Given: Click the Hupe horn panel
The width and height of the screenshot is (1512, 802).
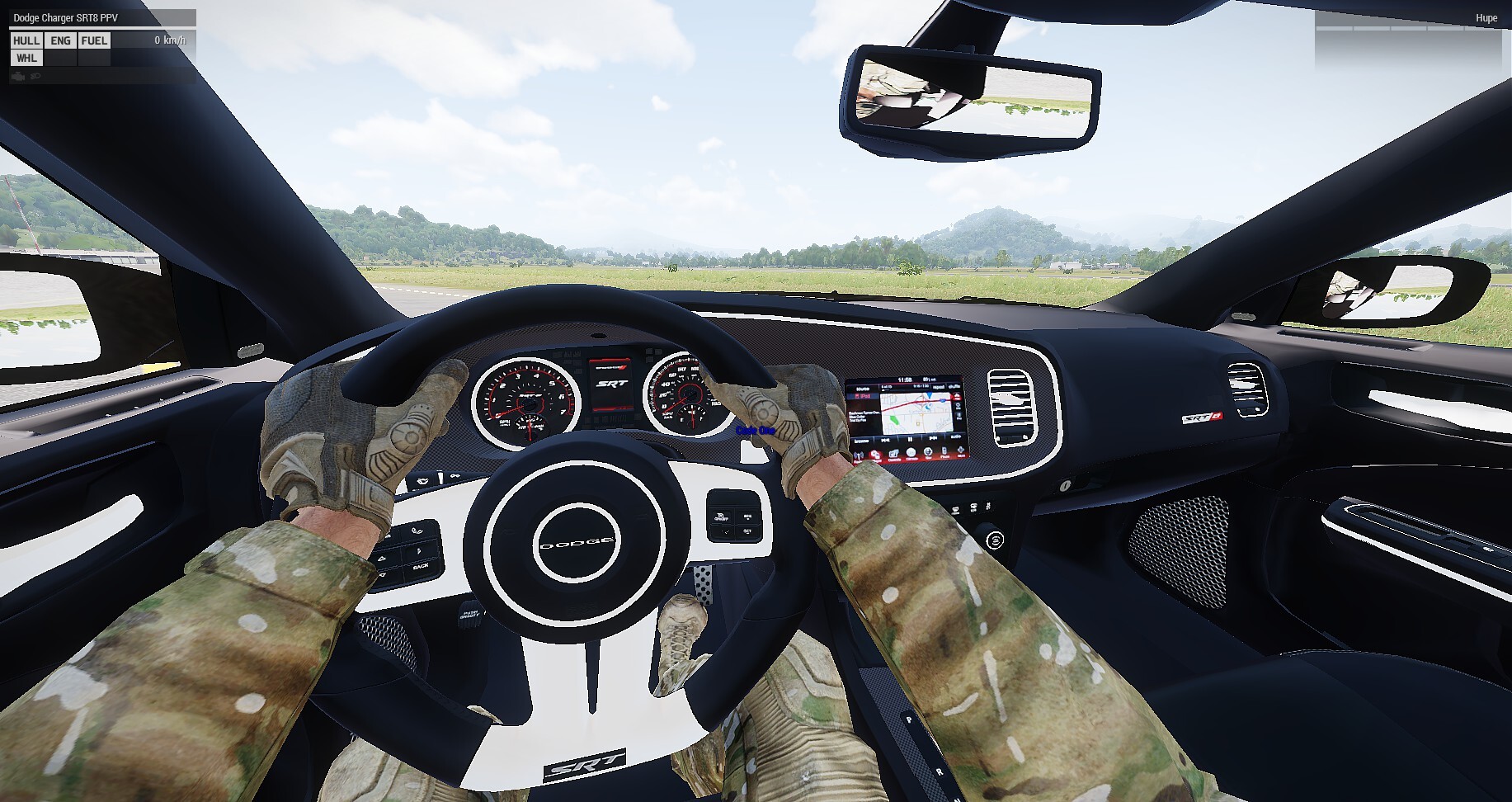Looking at the screenshot, I should pos(1486,18).
